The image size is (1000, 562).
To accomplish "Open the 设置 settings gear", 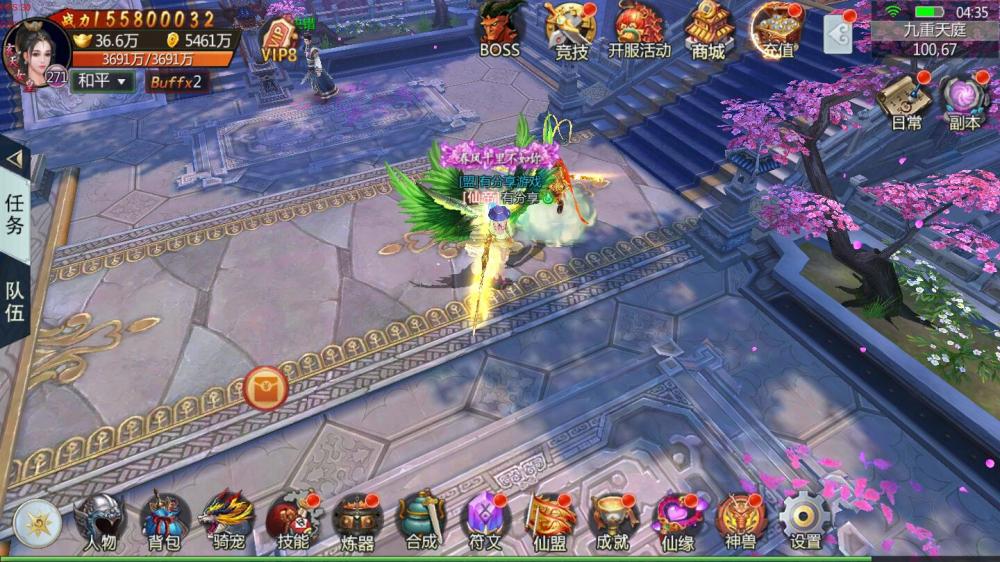I will pyautogui.click(x=805, y=520).
